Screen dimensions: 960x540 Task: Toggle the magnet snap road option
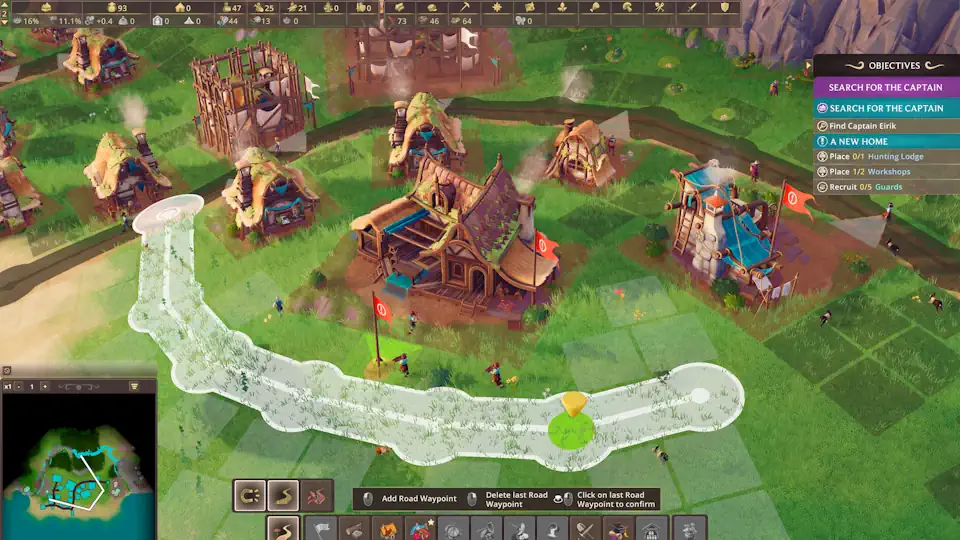click(x=249, y=495)
